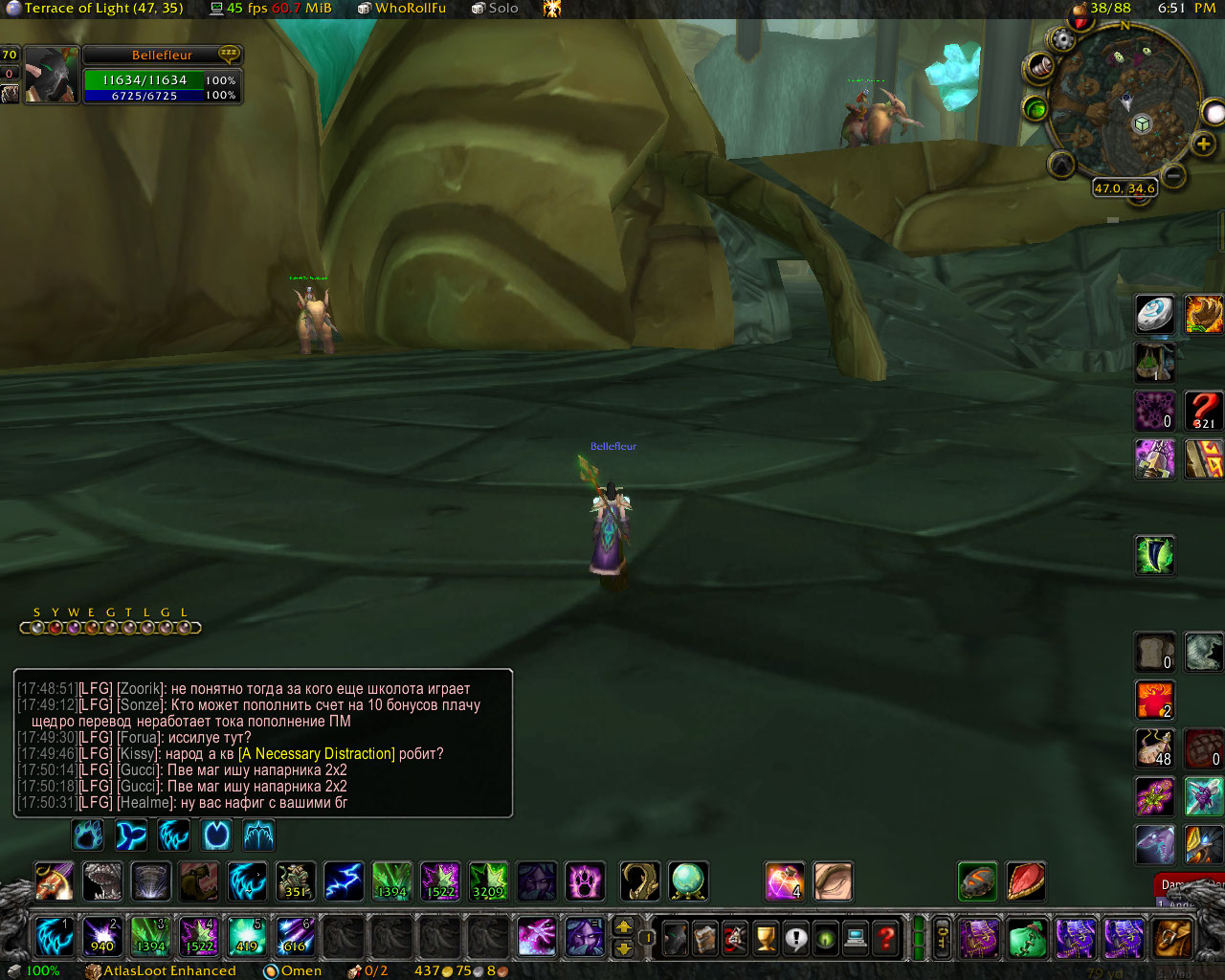Zoom in the minimap with the plus button

1203,144
